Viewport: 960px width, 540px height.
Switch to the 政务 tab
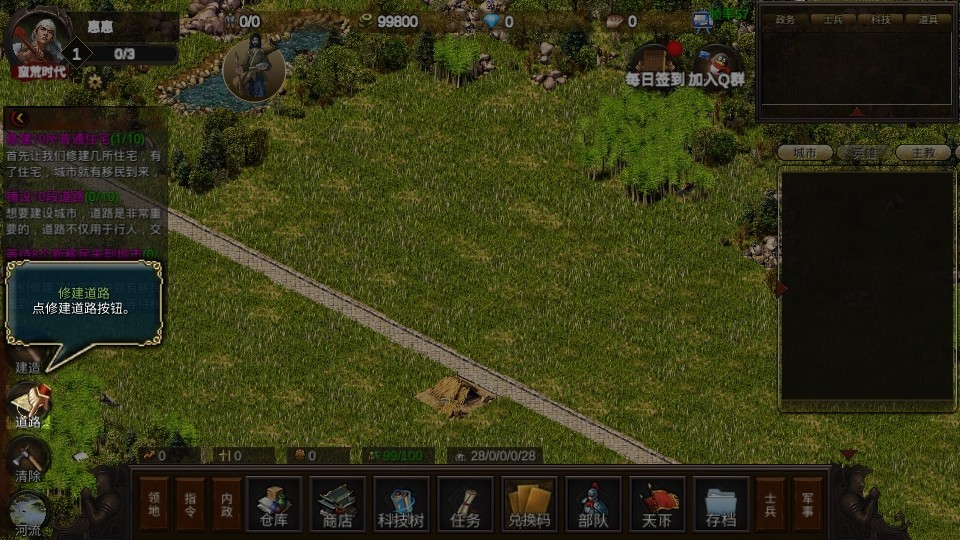click(x=786, y=19)
